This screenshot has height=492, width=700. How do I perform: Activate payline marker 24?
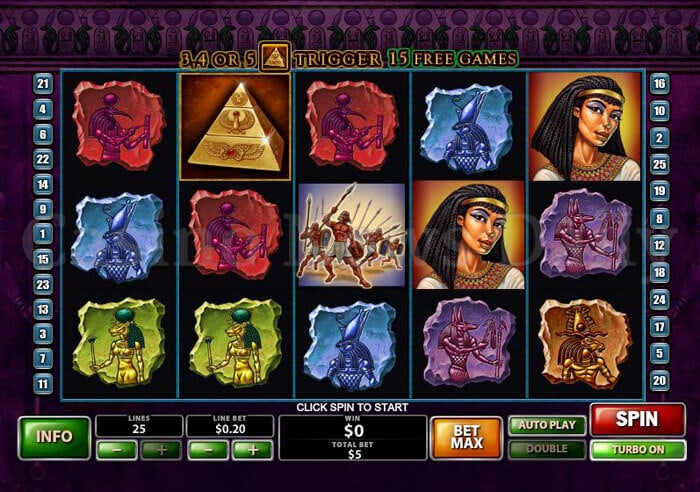tap(659, 299)
